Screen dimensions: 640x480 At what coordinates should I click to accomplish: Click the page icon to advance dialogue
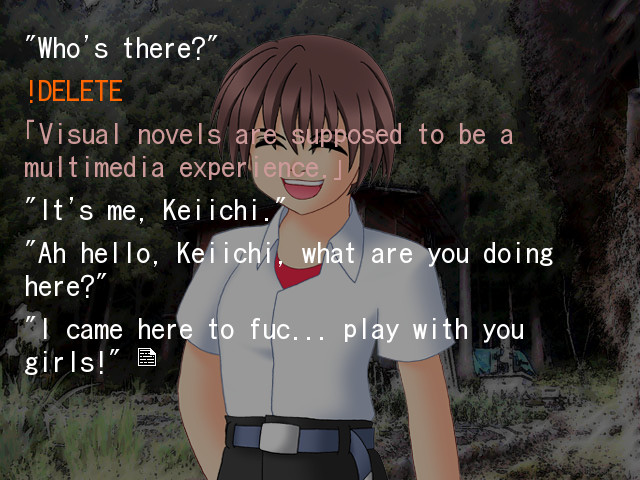(147, 357)
